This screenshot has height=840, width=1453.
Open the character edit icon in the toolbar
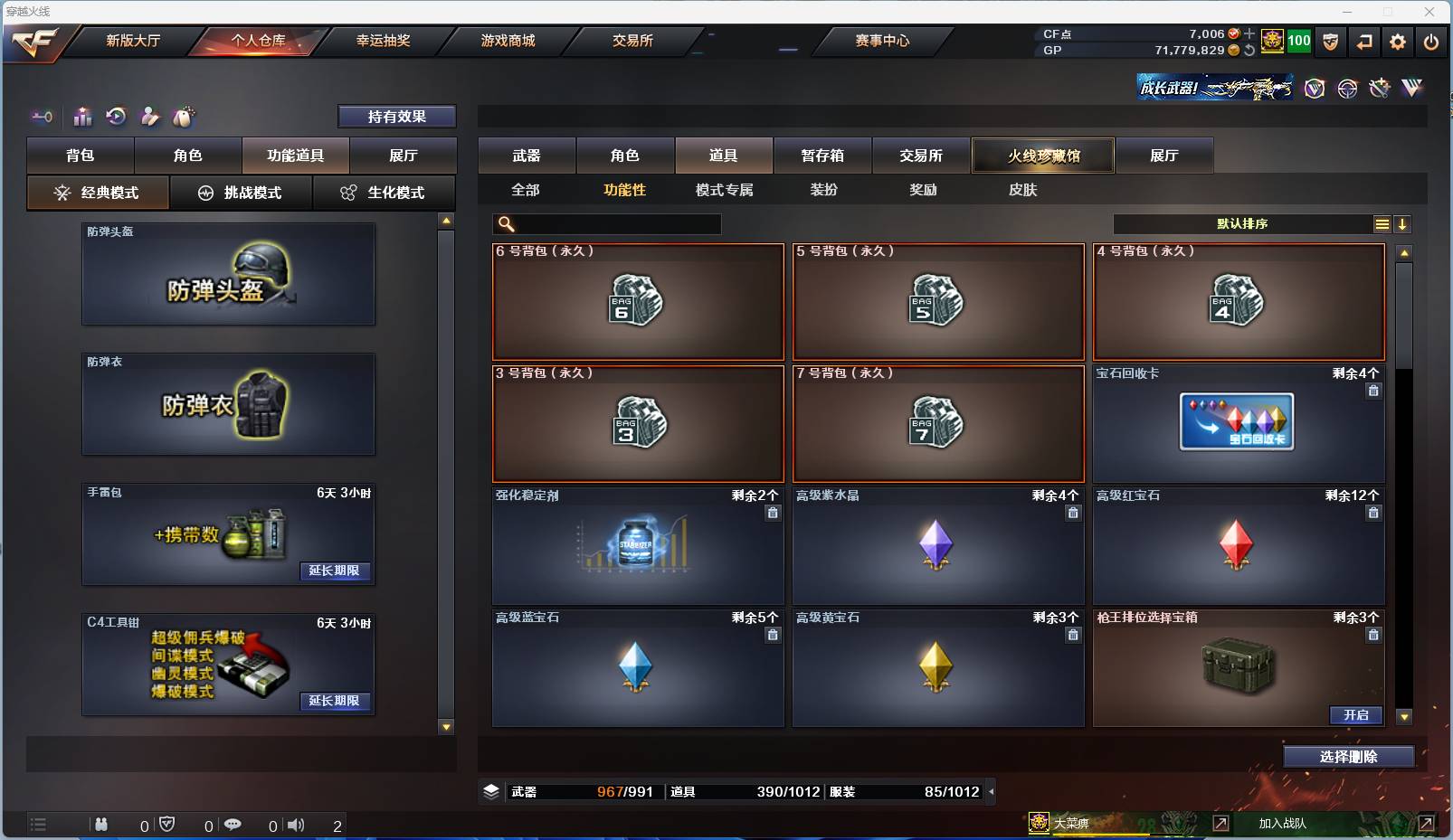pos(150,117)
